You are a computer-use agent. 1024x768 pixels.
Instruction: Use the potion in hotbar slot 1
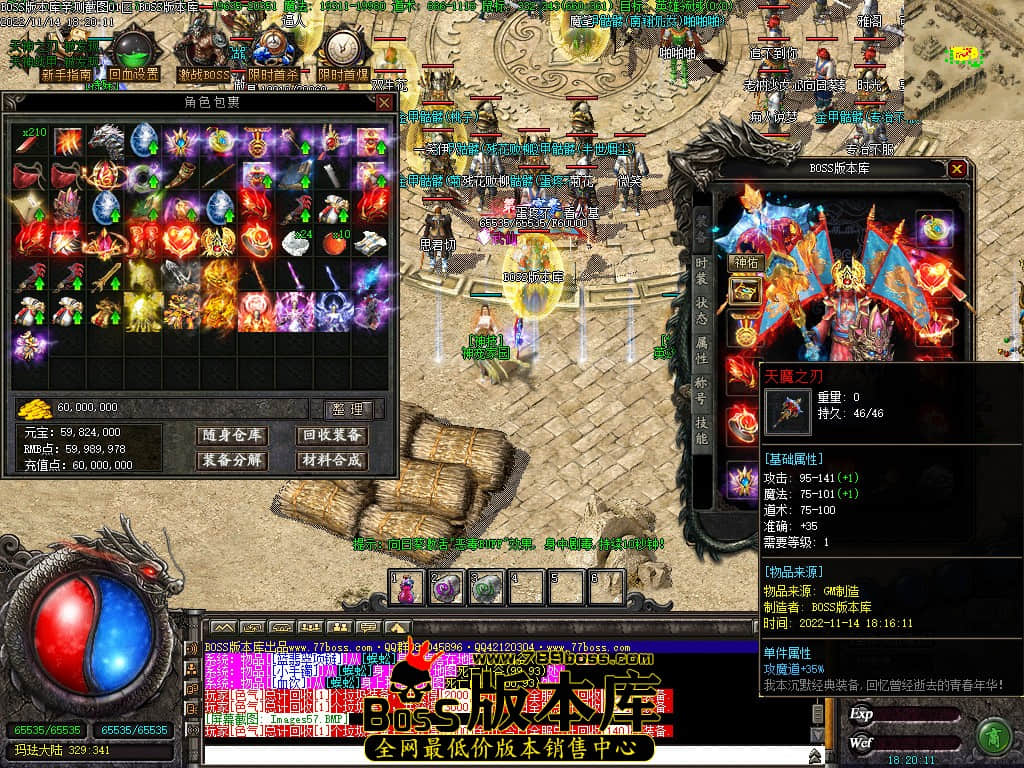click(x=406, y=586)
